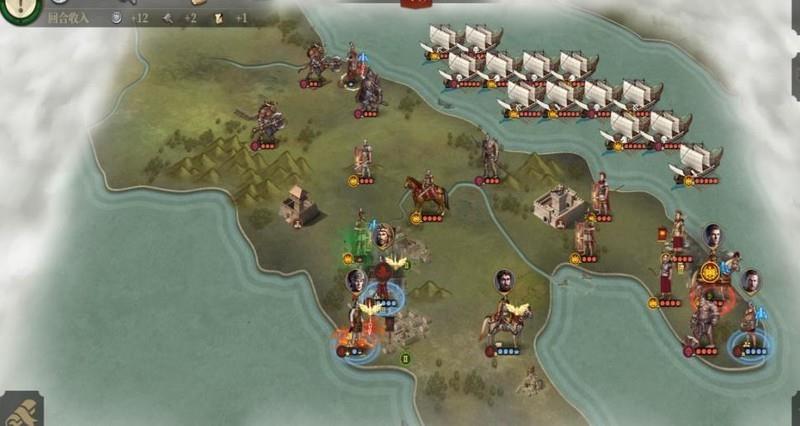Open the scroll icon button
Viewport: 800px width, 426px height.
pos(20,409)
